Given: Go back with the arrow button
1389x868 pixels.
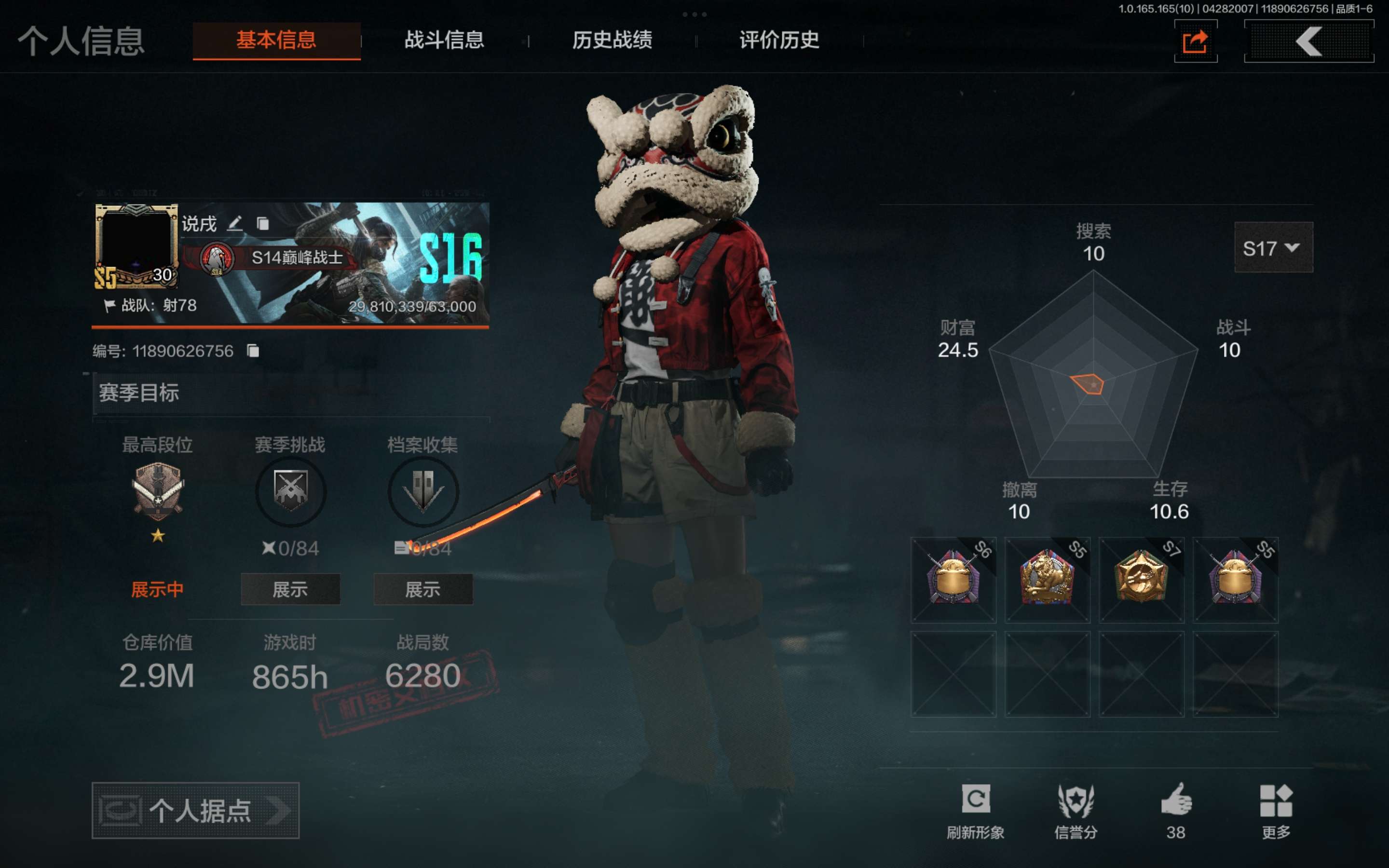Looking at the screenshot, I should coord(1308,41).
